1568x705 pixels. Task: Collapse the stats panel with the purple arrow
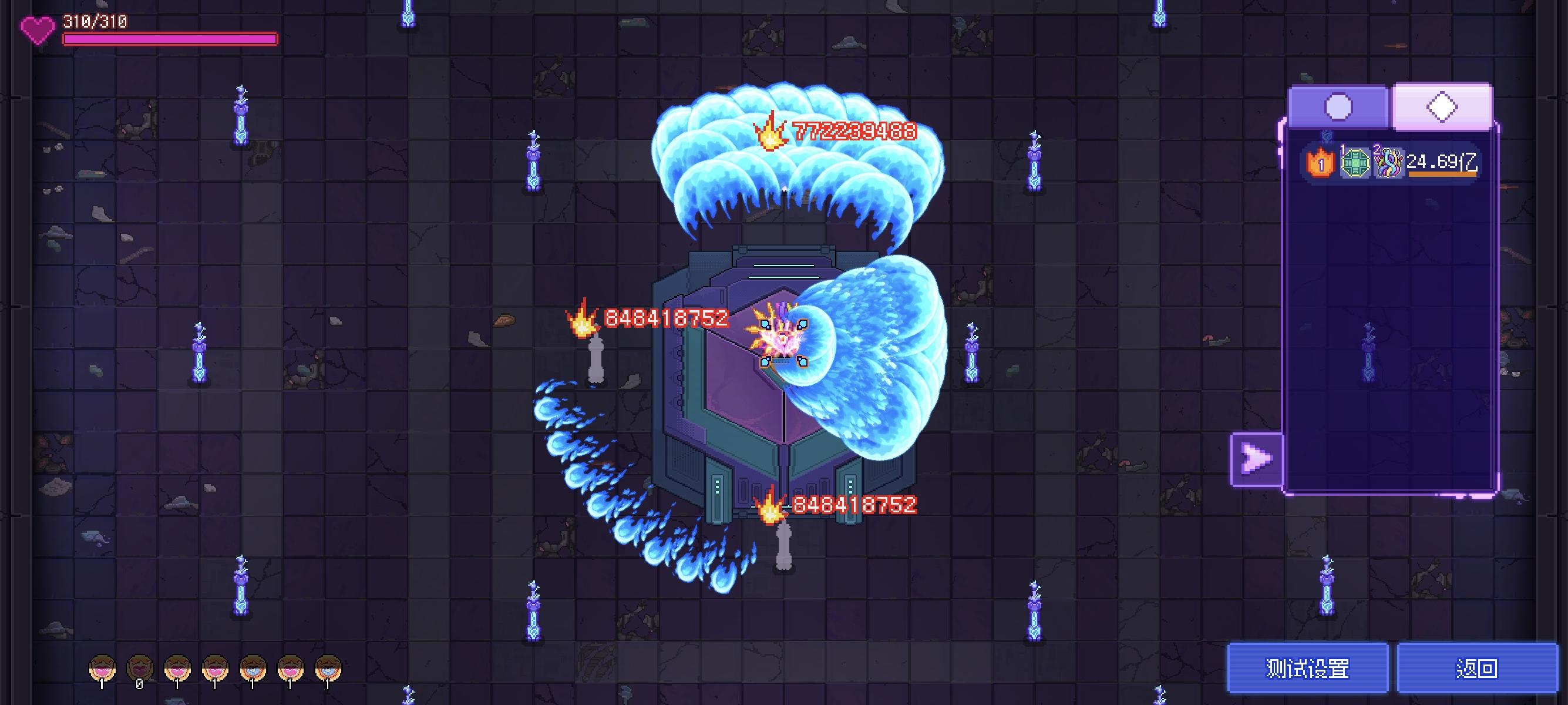[x=1257, y=458]
